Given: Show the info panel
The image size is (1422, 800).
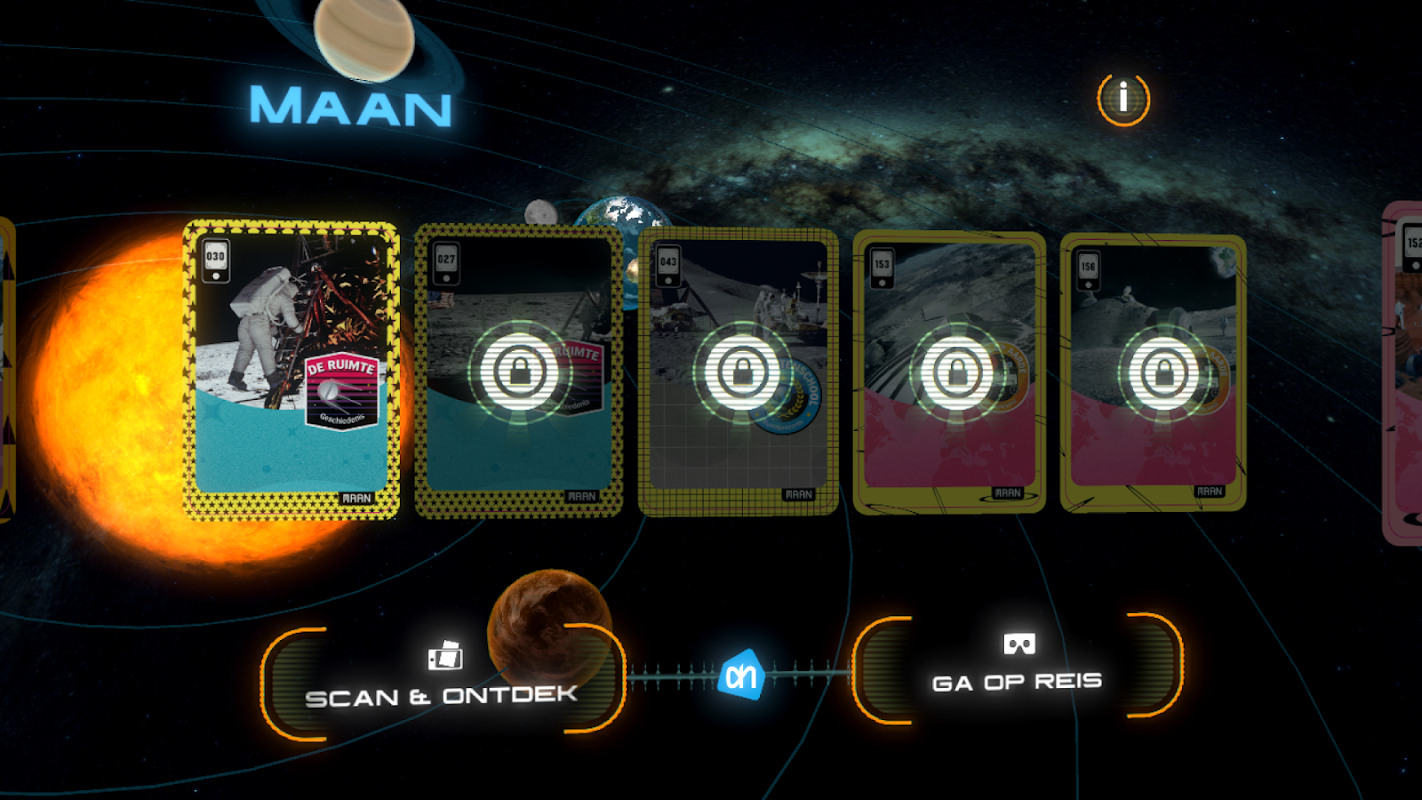Looking at the screenshot, I should pyautogui.click(x=1123, y=99).
